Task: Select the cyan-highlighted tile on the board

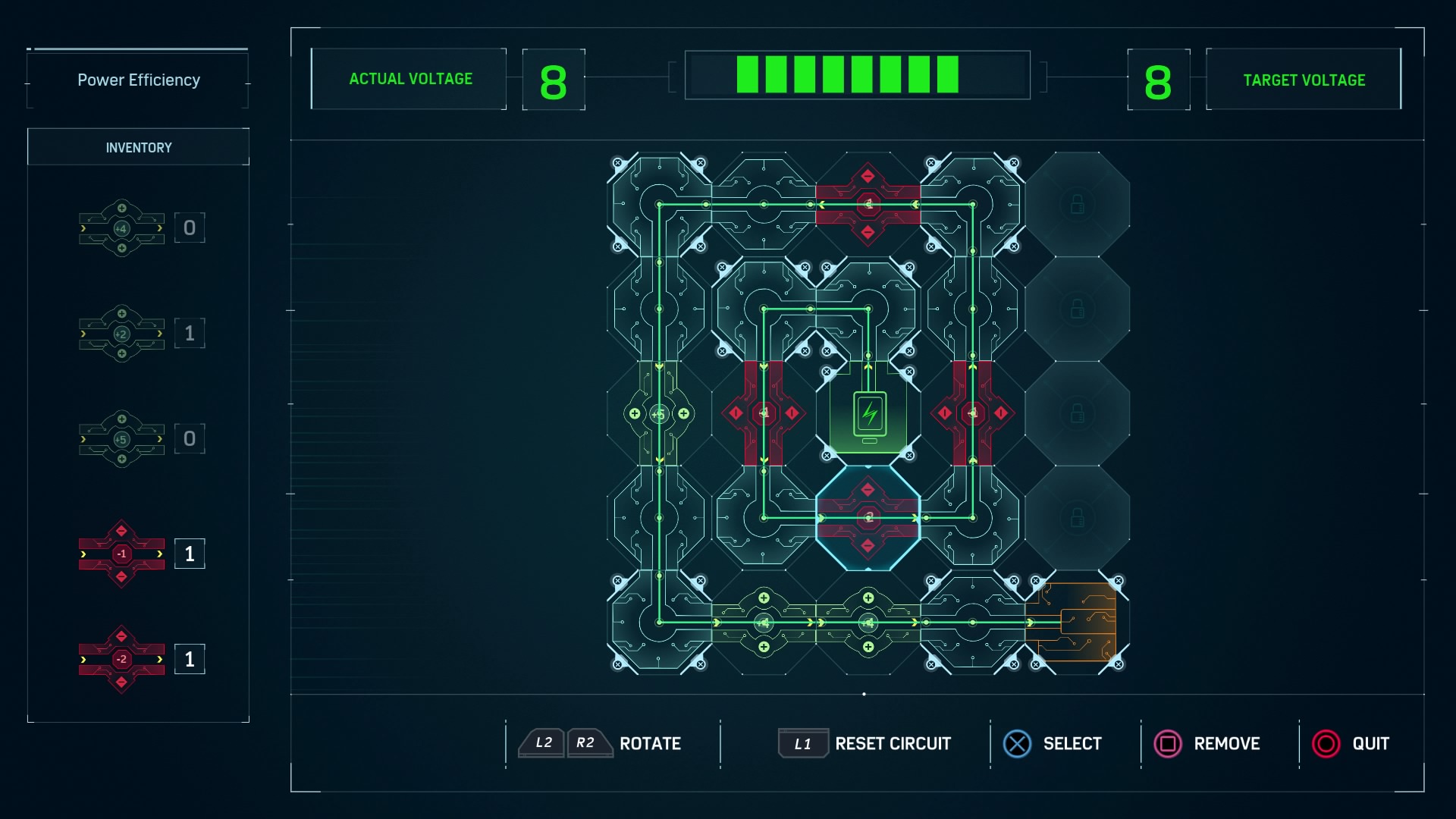Action: point(868,518)
